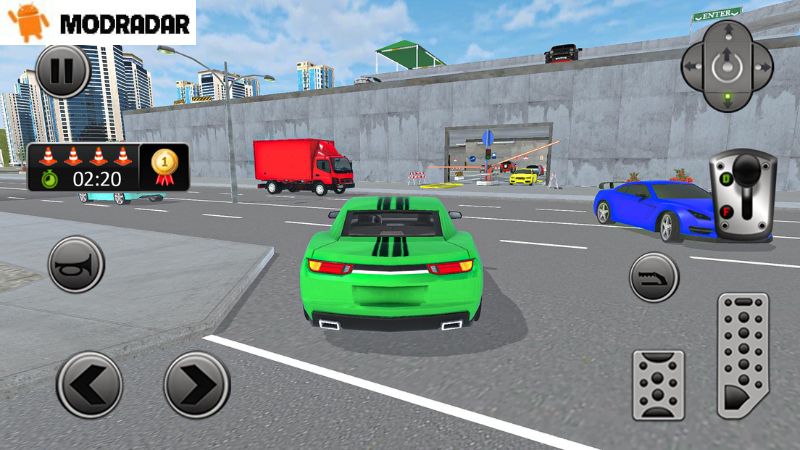Steer right with the right arrow button
The width and height of the screenshot is (800, 450).
(197, 385)
